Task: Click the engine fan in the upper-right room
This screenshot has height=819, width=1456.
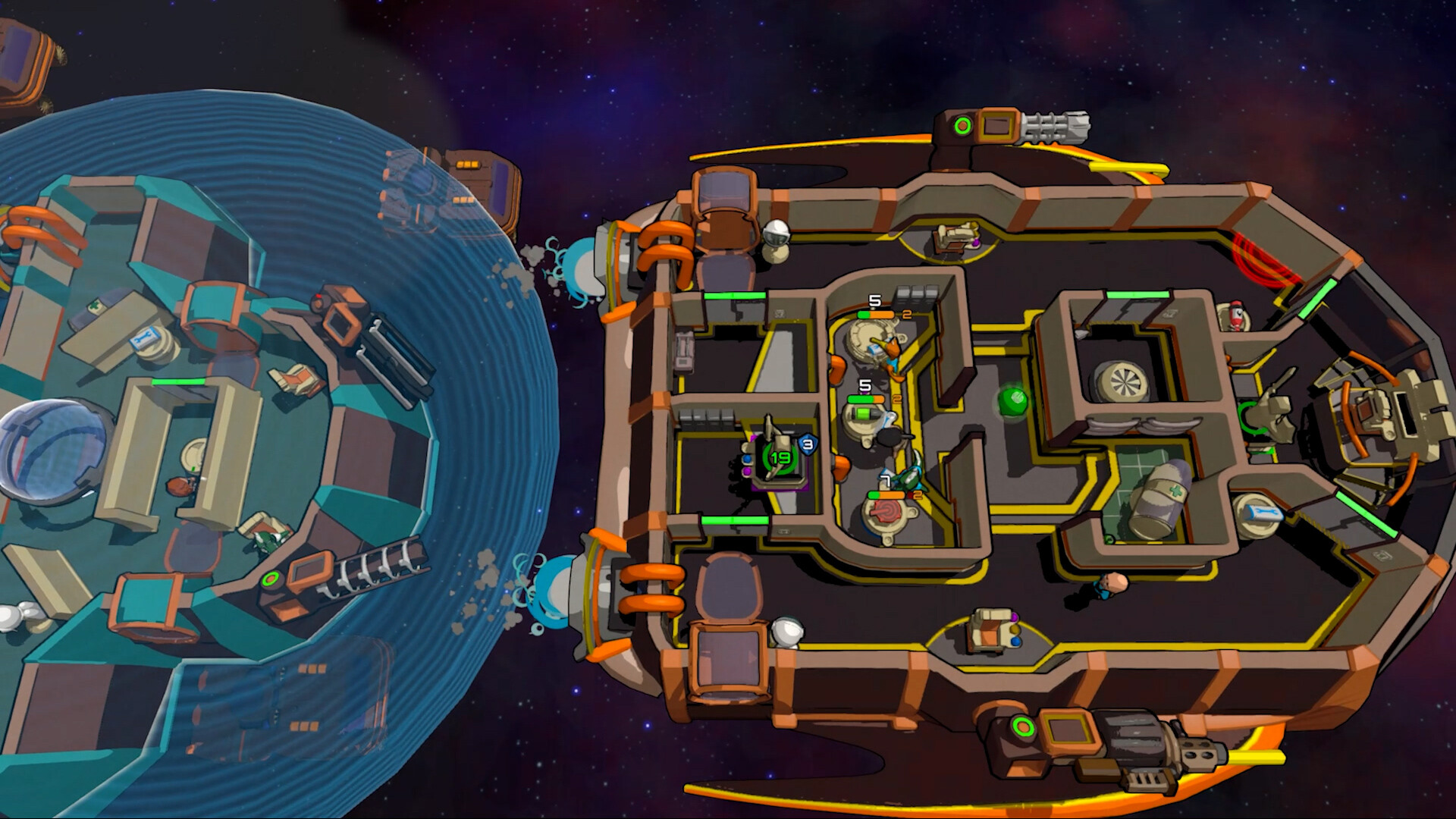Action: (x=1125, y=381)
